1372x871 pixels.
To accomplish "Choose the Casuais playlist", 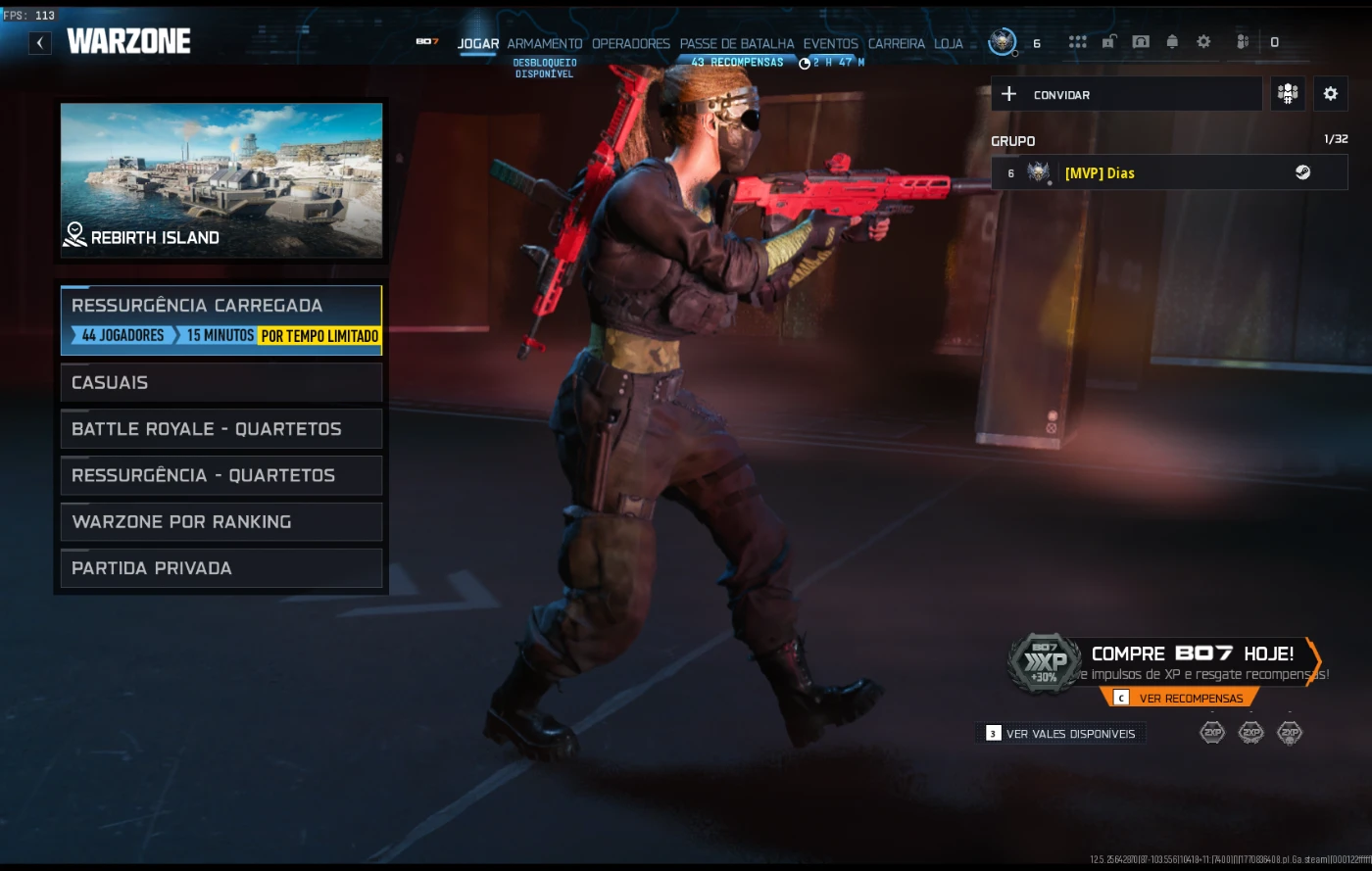I will 220,382.
